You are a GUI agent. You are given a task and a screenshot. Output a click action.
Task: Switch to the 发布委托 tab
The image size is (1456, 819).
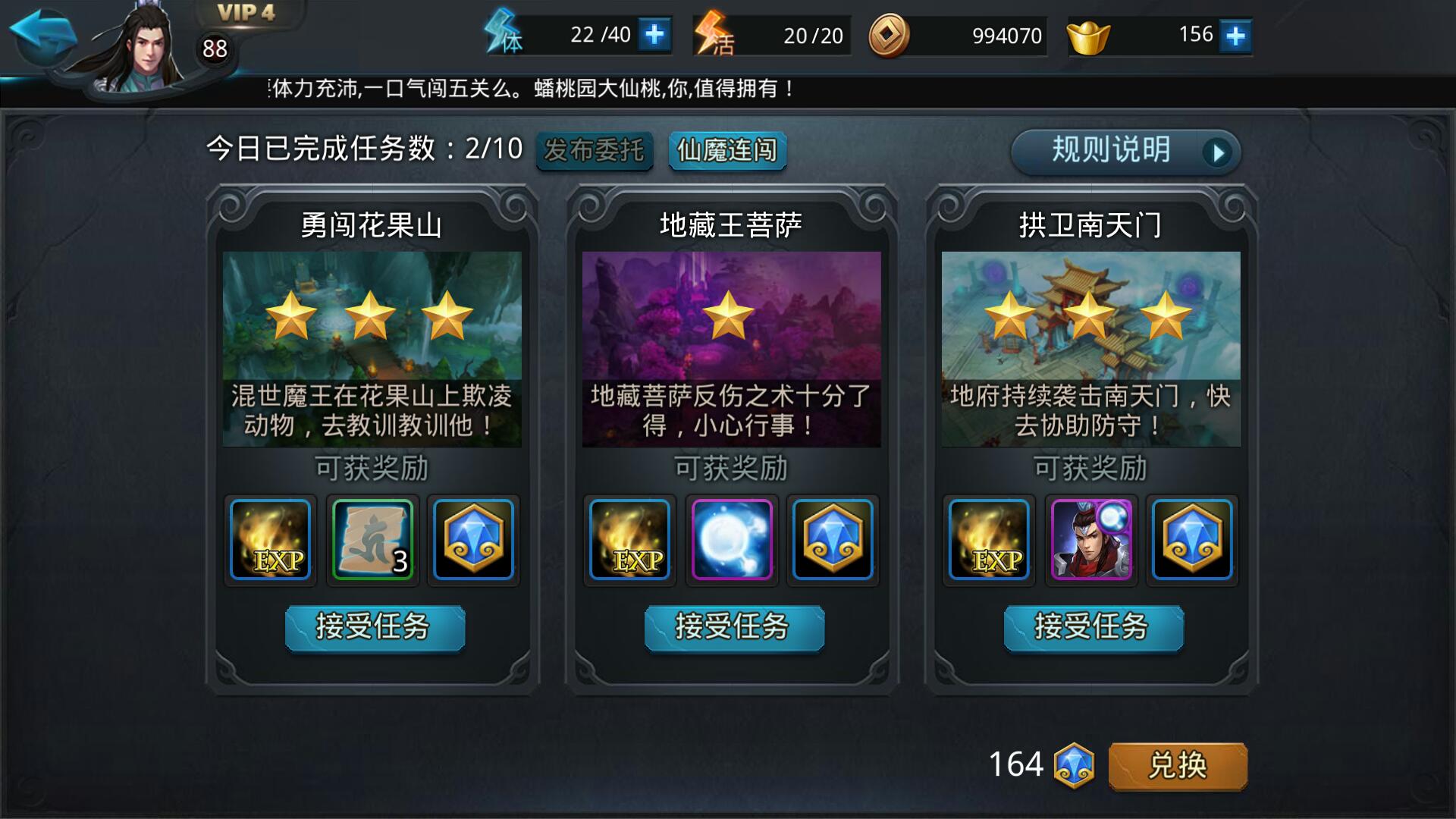pyautogui.click(x=595, y=151)
